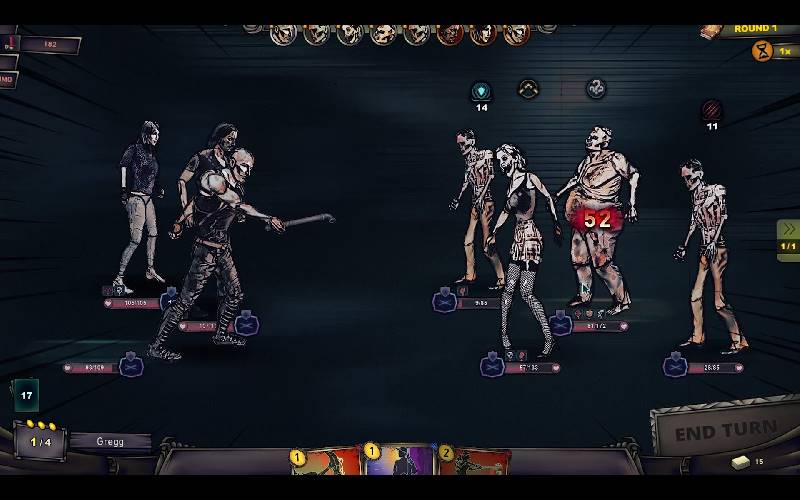Open the round log book icon
Screen dimensions: 800x500
point(711,32)
